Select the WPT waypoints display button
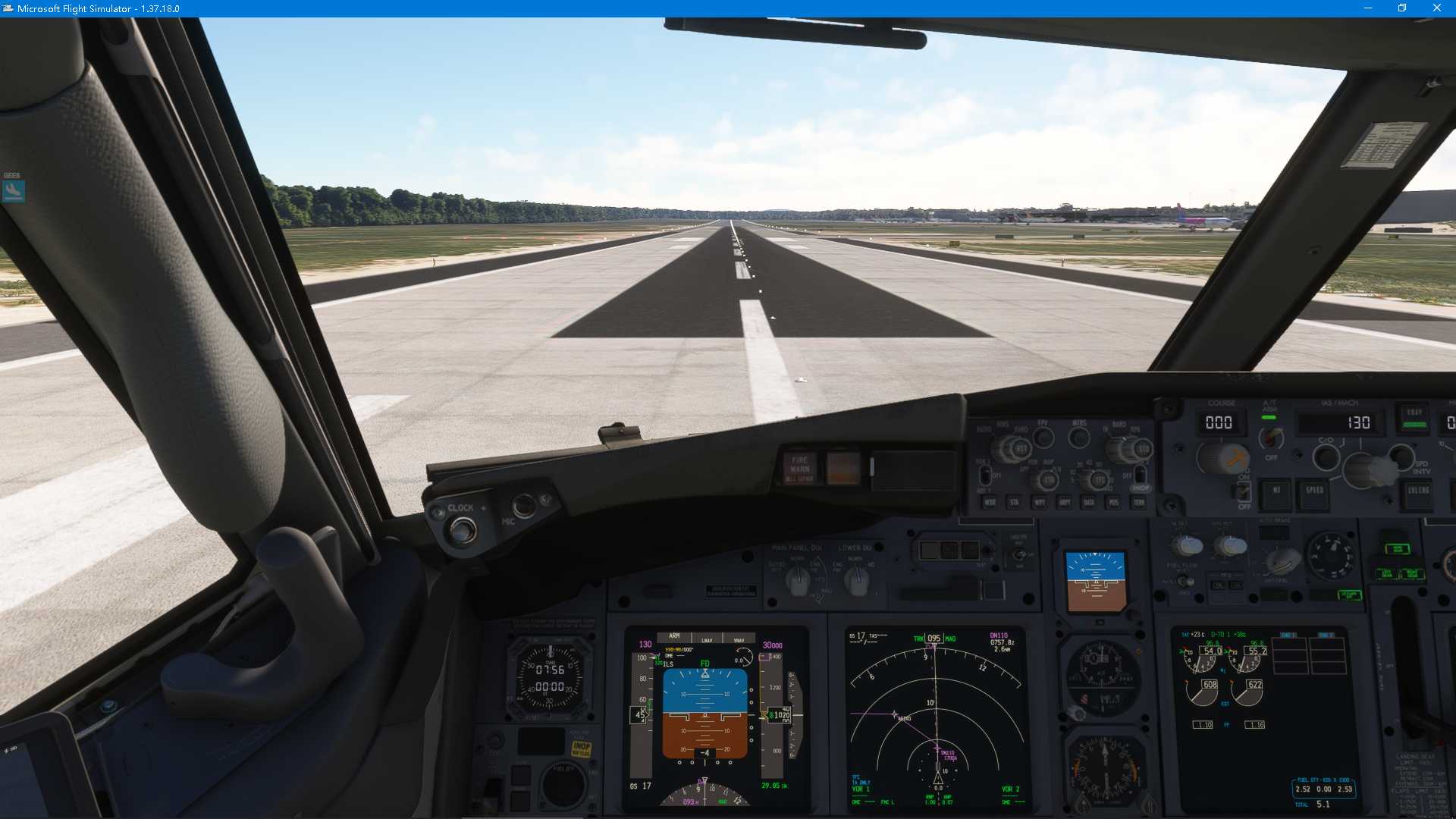Viewport: 1456px width, 819px height. pos(1040,503)
